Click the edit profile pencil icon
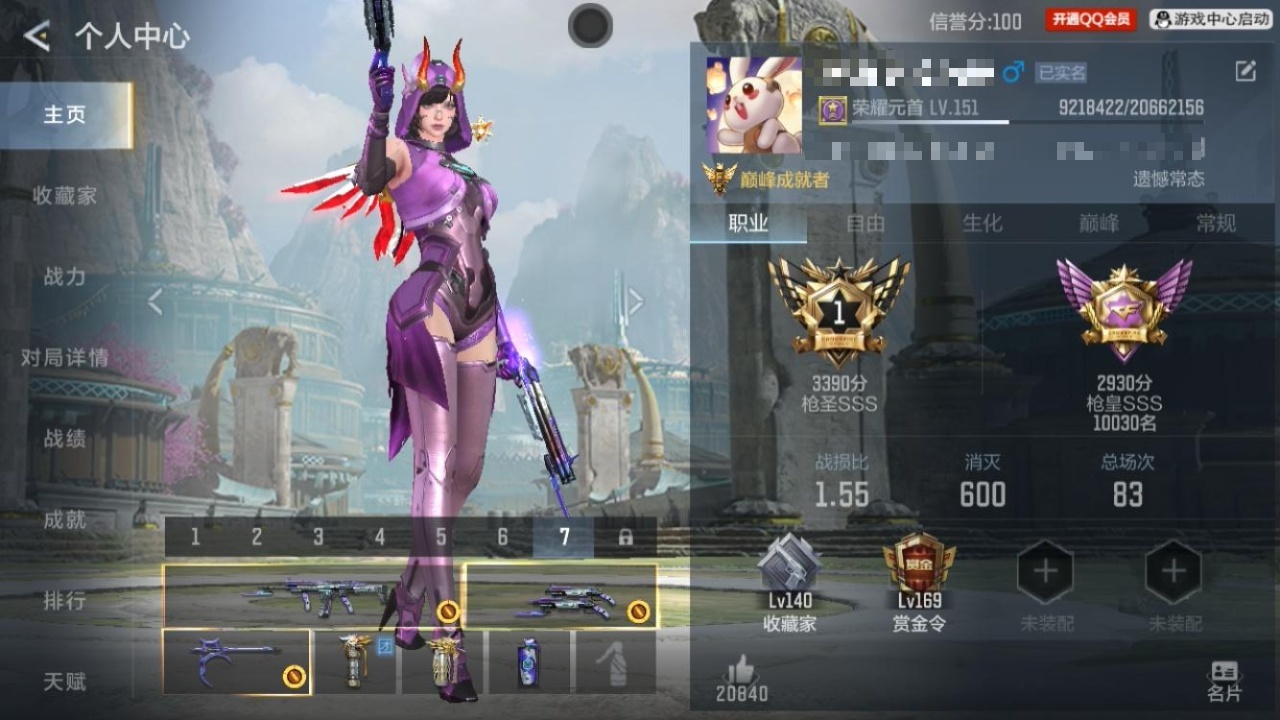 [x=1245, y=71]
